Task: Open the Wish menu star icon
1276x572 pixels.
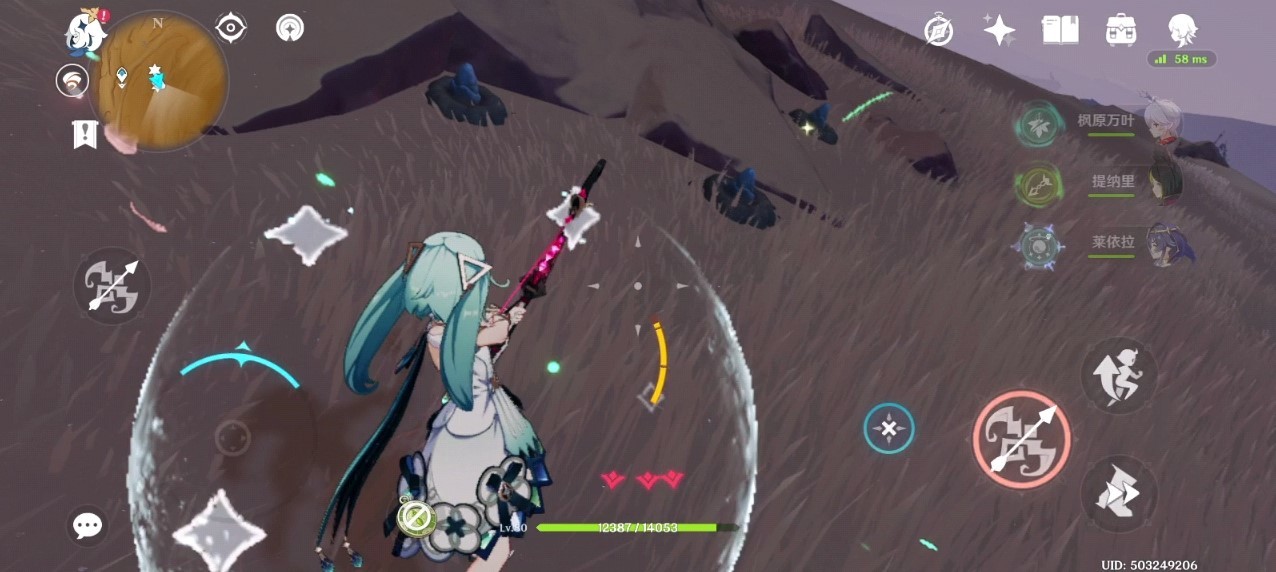Action: [x=999, y=30]
